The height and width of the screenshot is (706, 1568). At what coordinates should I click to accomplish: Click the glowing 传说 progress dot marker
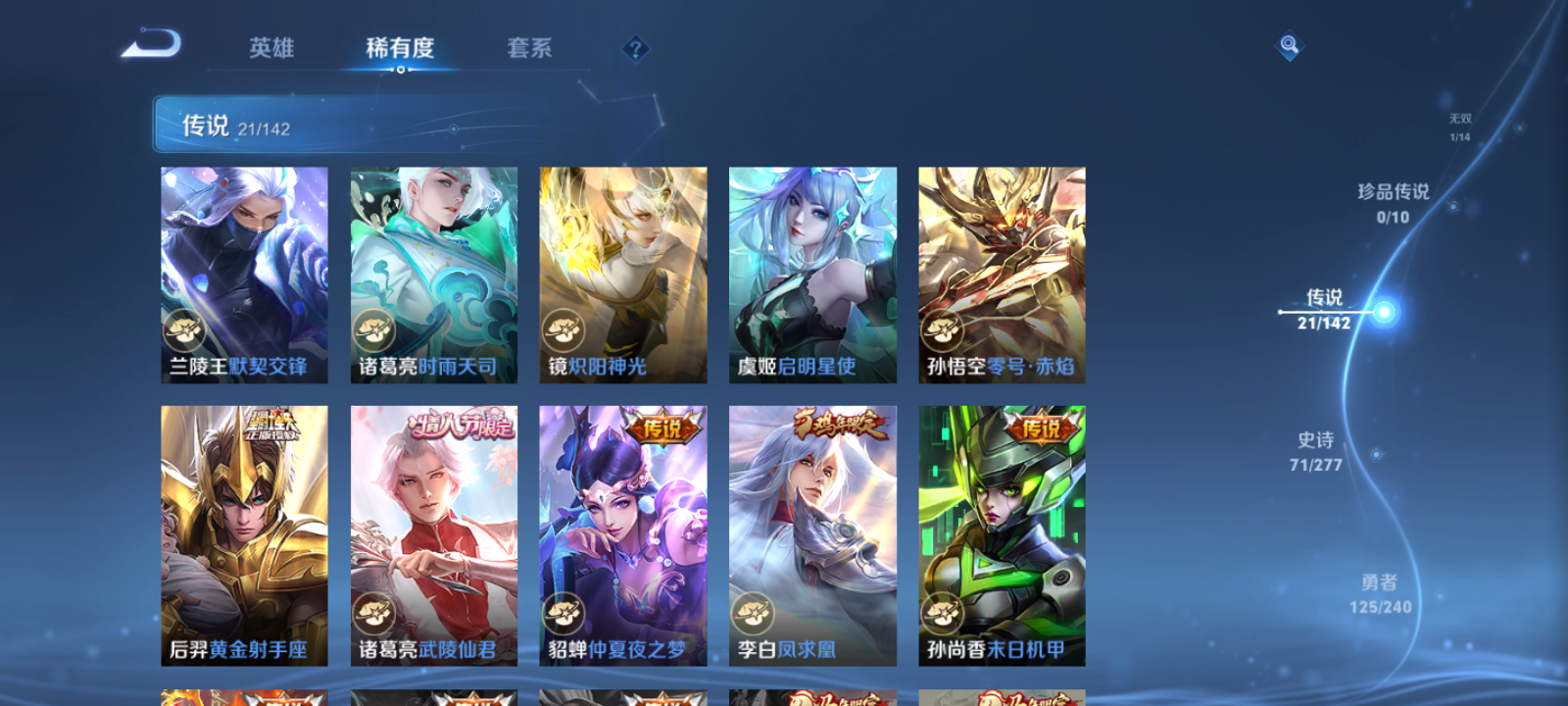tap(1382, 312)
